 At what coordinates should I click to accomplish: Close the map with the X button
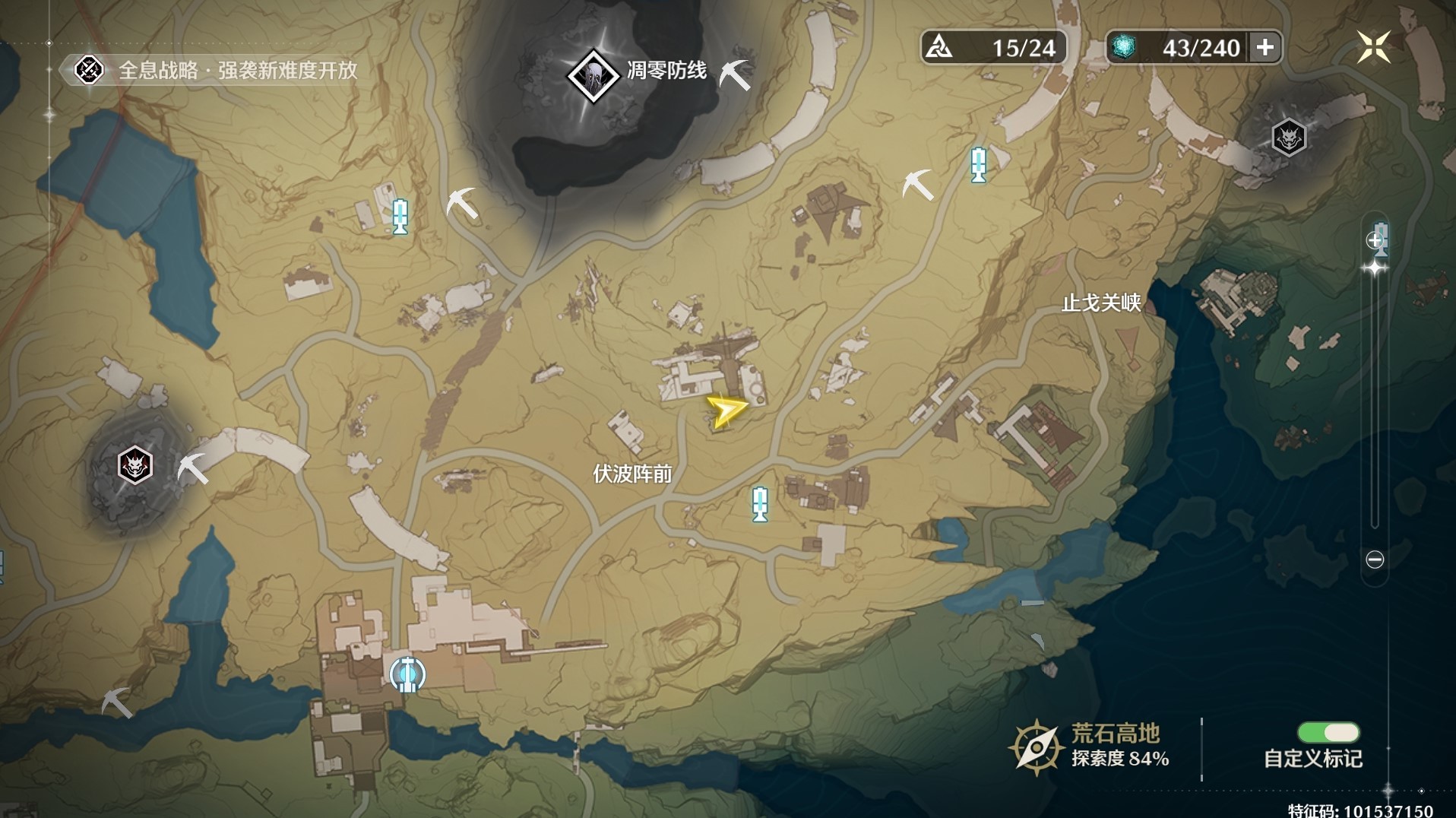[x=1373, y=47]
